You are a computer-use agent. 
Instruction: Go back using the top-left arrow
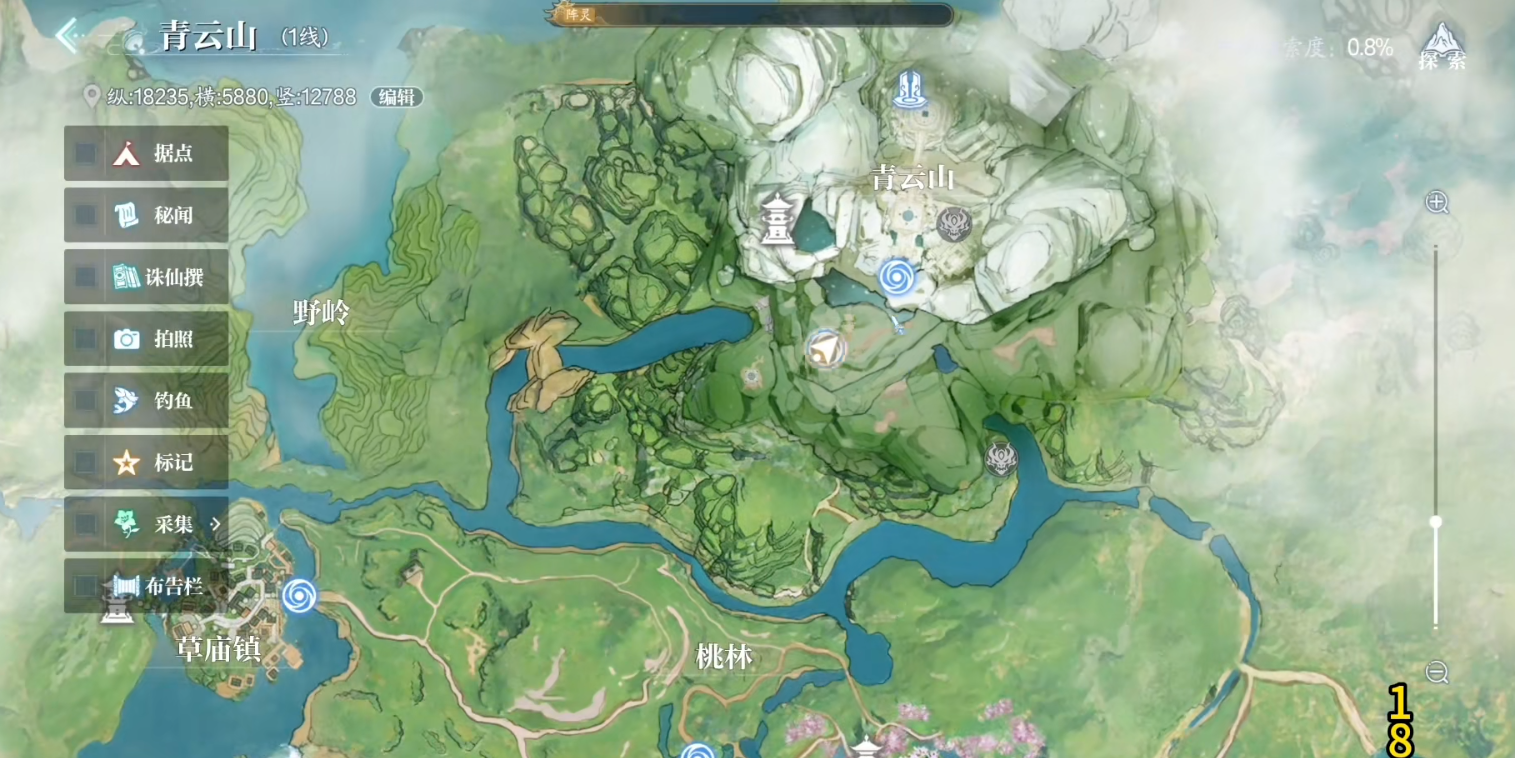[x=68, y=37]
